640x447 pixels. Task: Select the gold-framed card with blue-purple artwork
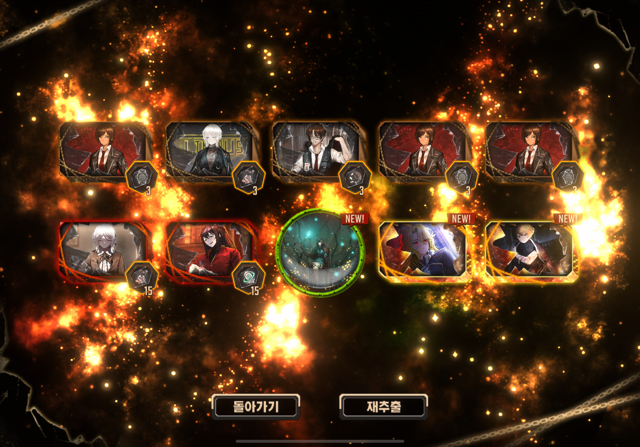[x=424, y=253]
